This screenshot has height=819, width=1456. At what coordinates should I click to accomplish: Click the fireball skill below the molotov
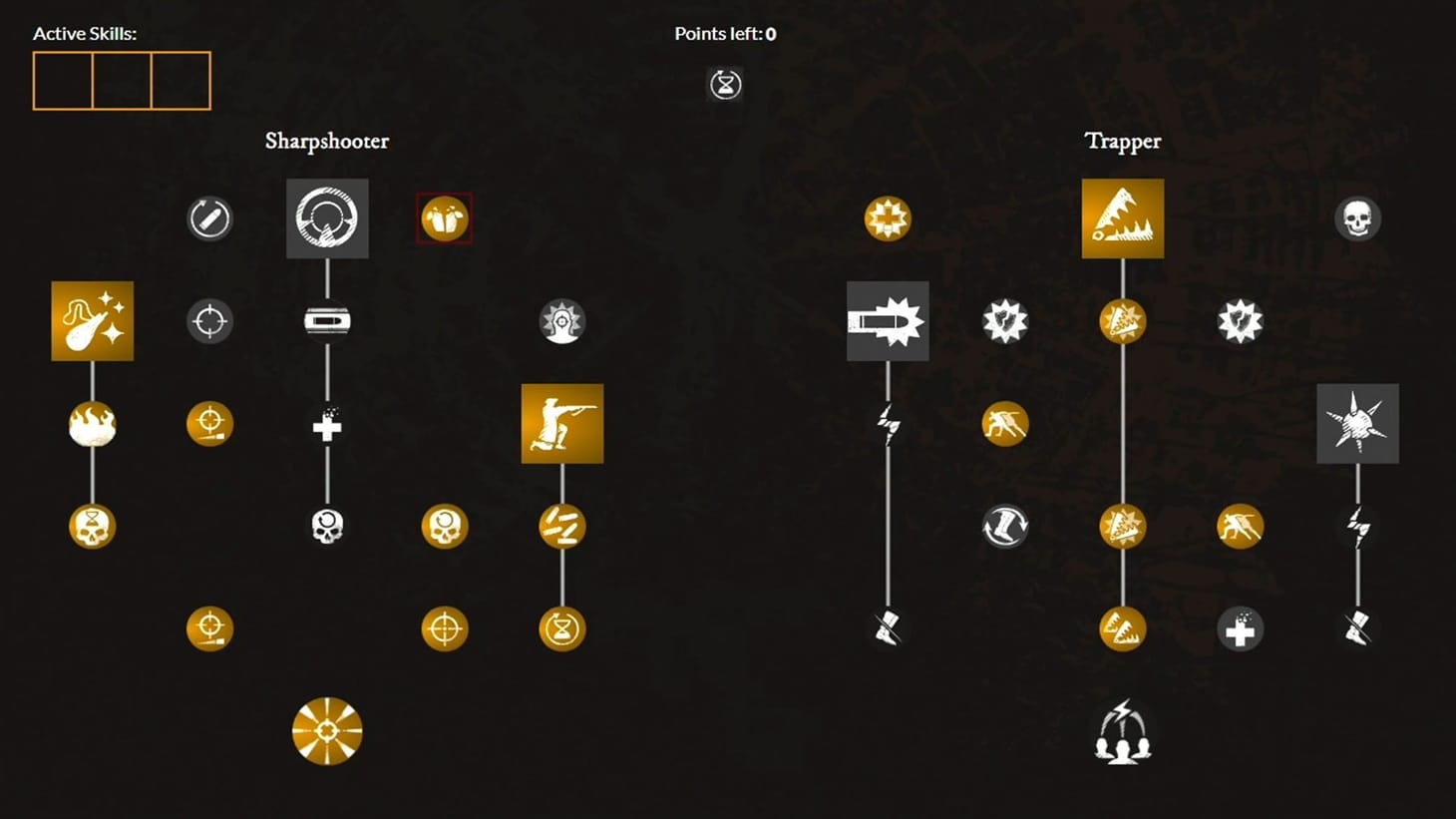click(x=91, y=425)
